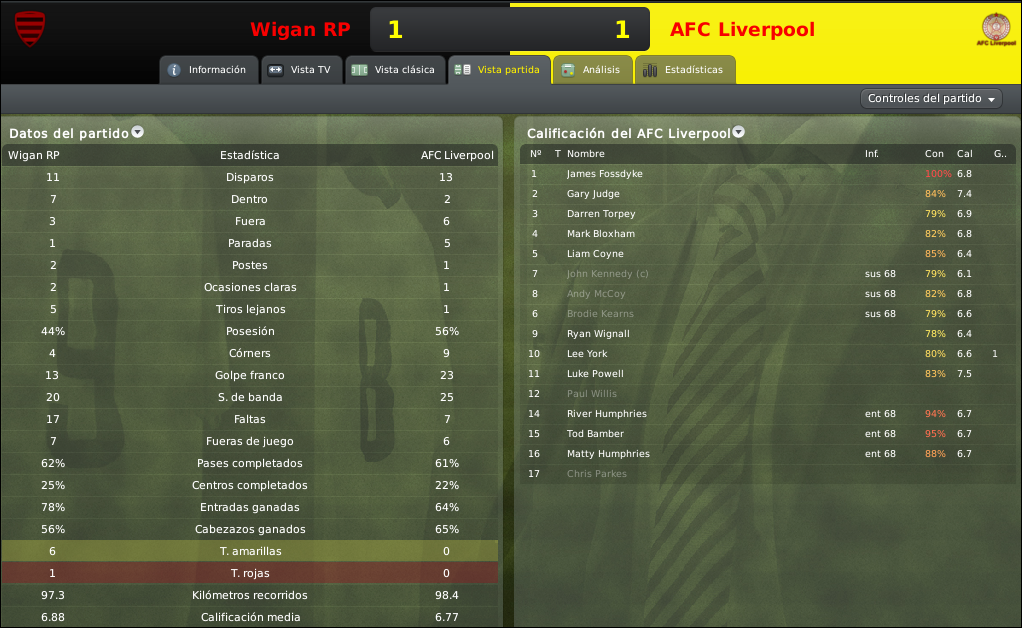The height and width of the screenshot is (628, 1022).
Task: Click the AFC Liverpool team name in header
Action: click(742, 30)
